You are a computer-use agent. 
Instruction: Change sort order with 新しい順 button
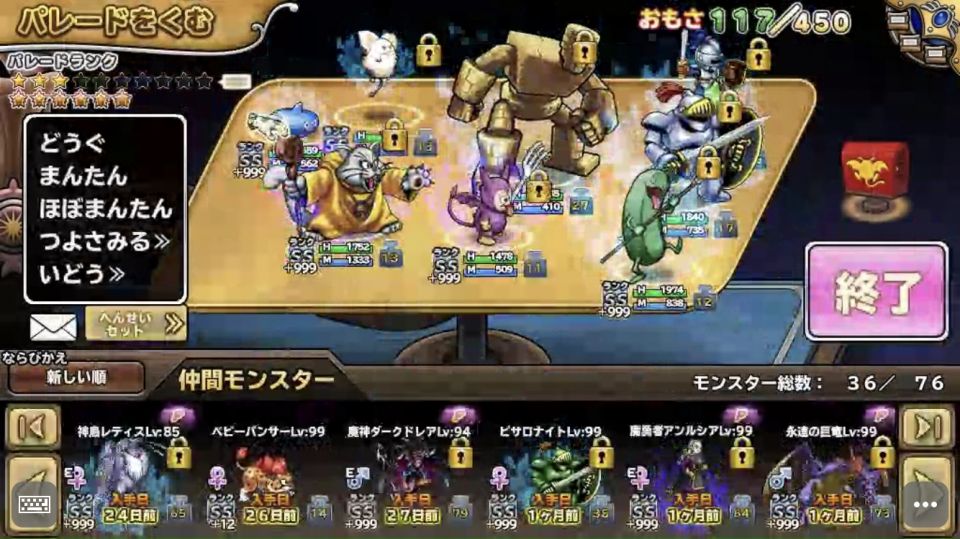[76, 378]
